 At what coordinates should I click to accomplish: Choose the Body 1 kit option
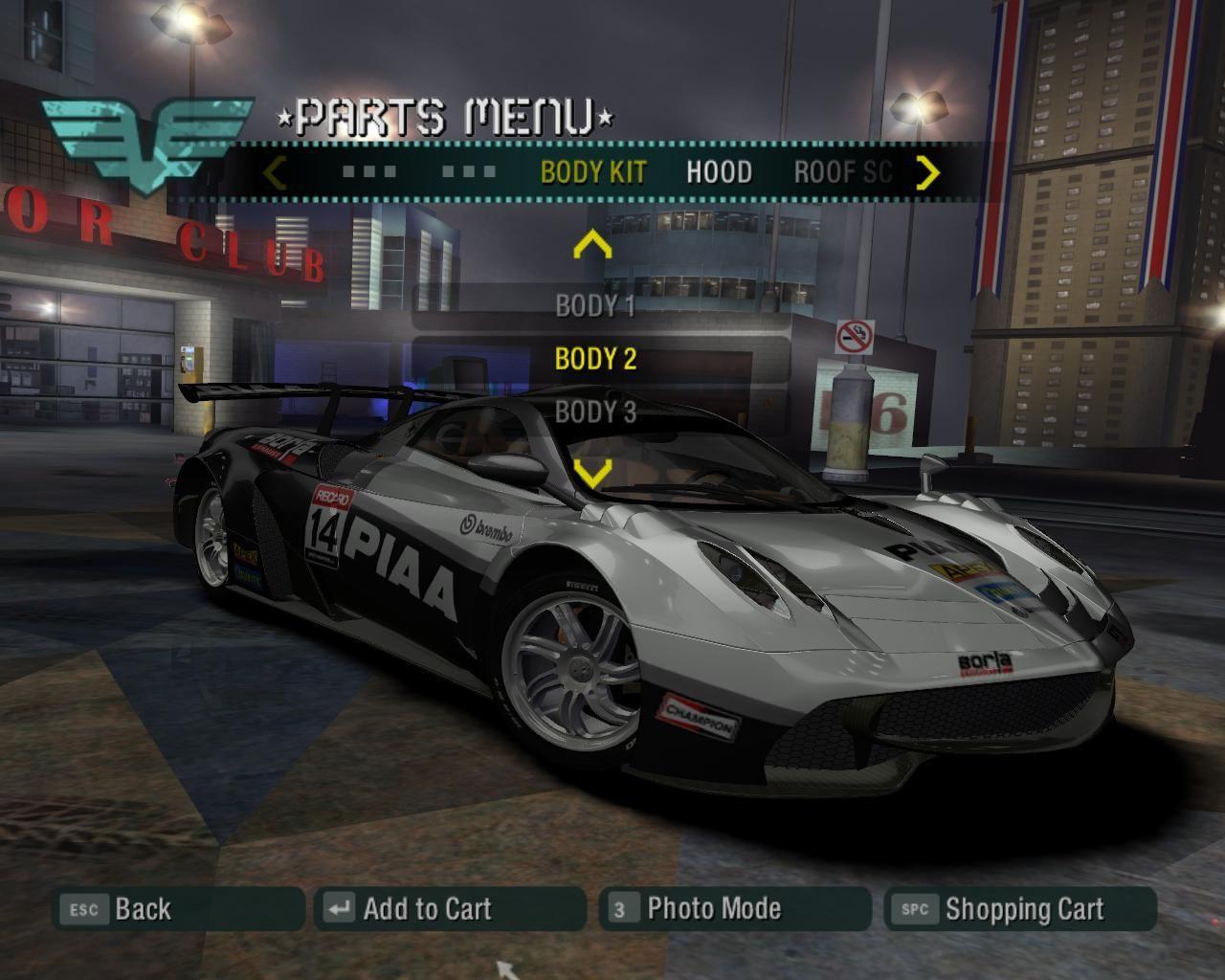coord(595,306)
